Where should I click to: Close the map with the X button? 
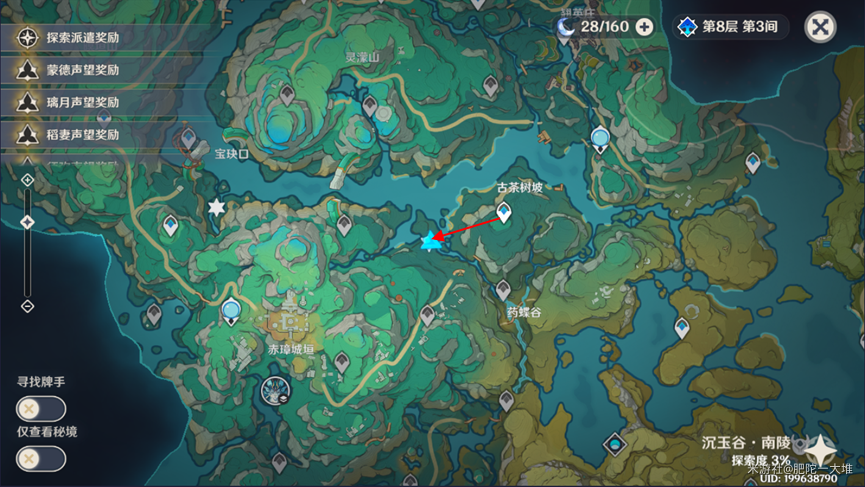820,27
